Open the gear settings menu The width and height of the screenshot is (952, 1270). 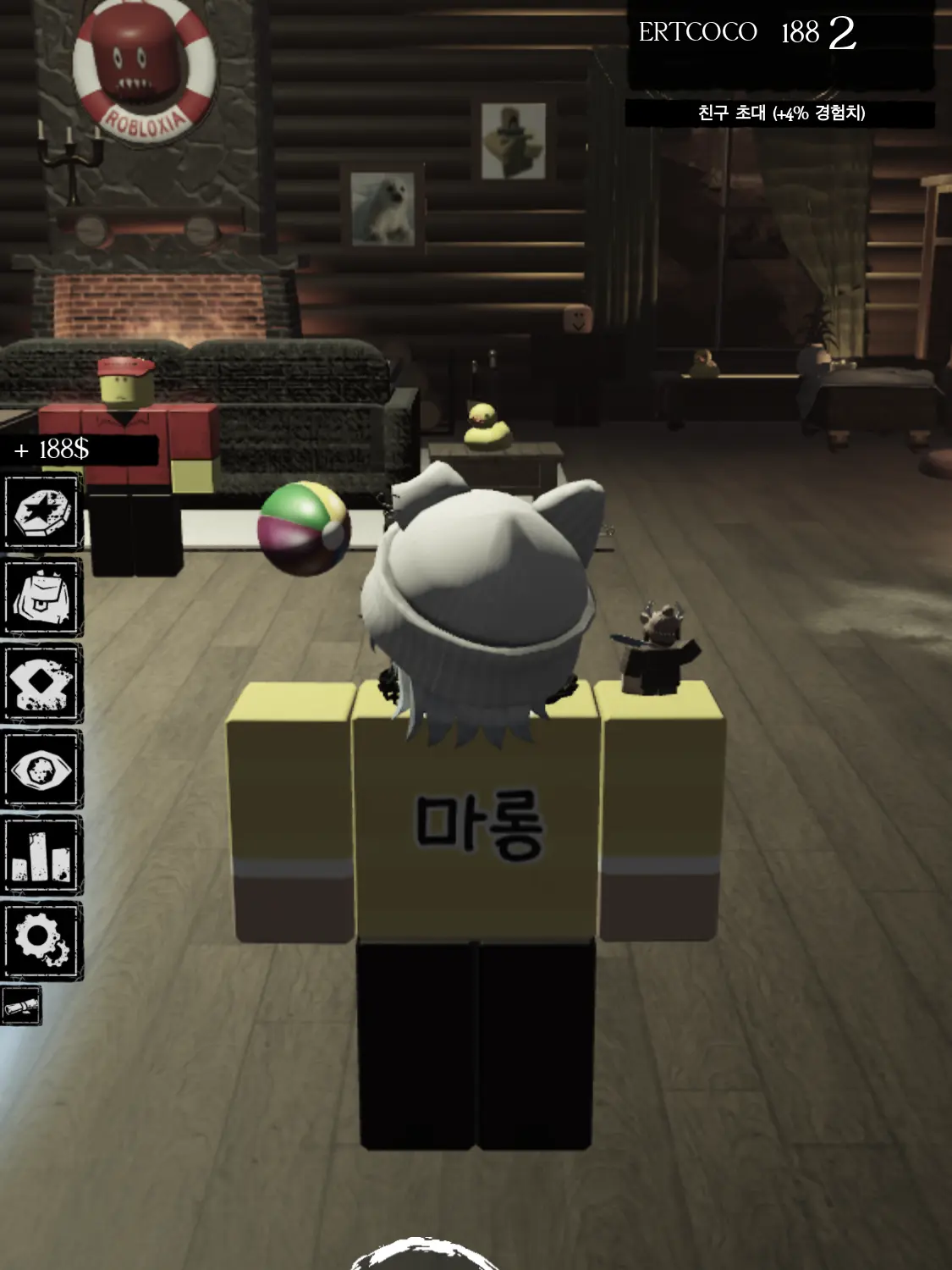coord(42,941)
